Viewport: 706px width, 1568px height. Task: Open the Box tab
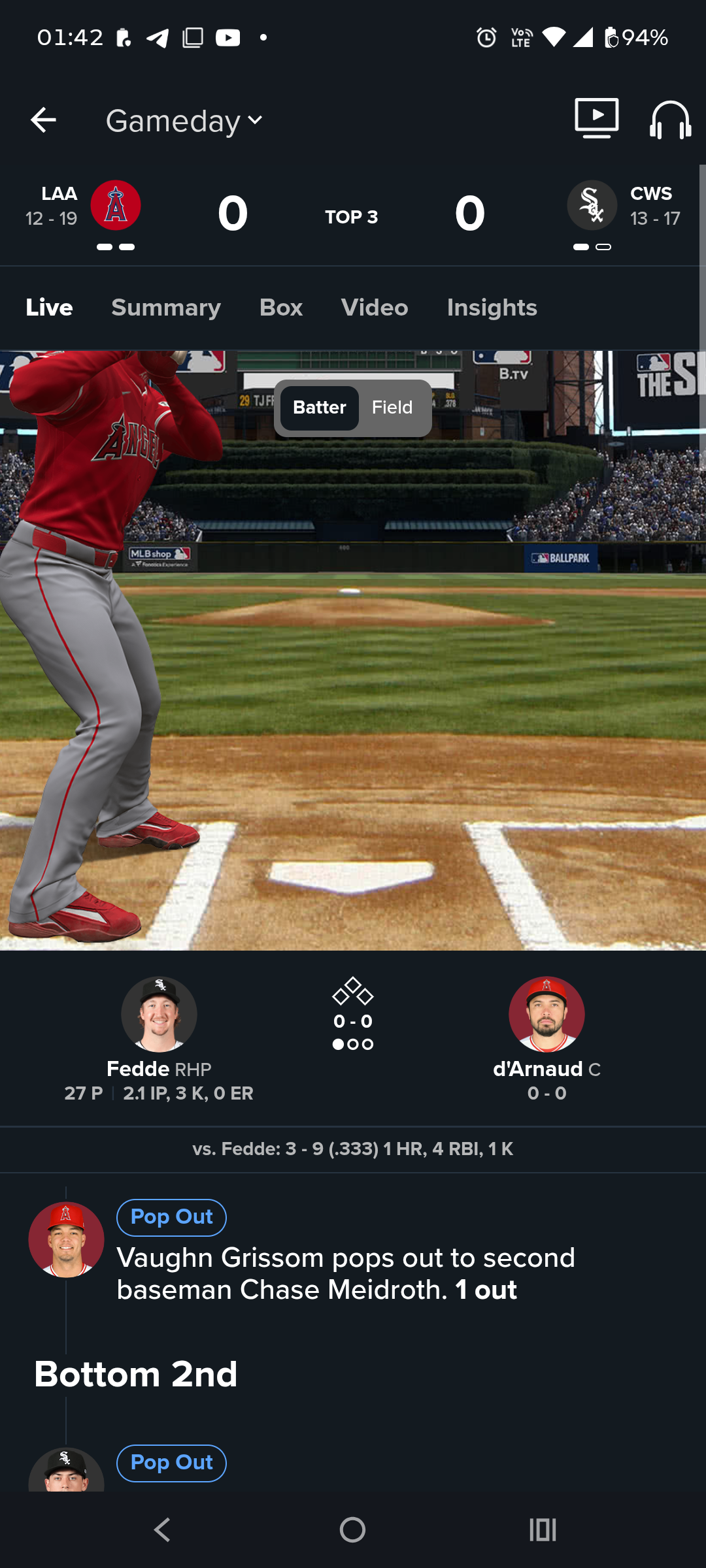[x=281, y=308]
